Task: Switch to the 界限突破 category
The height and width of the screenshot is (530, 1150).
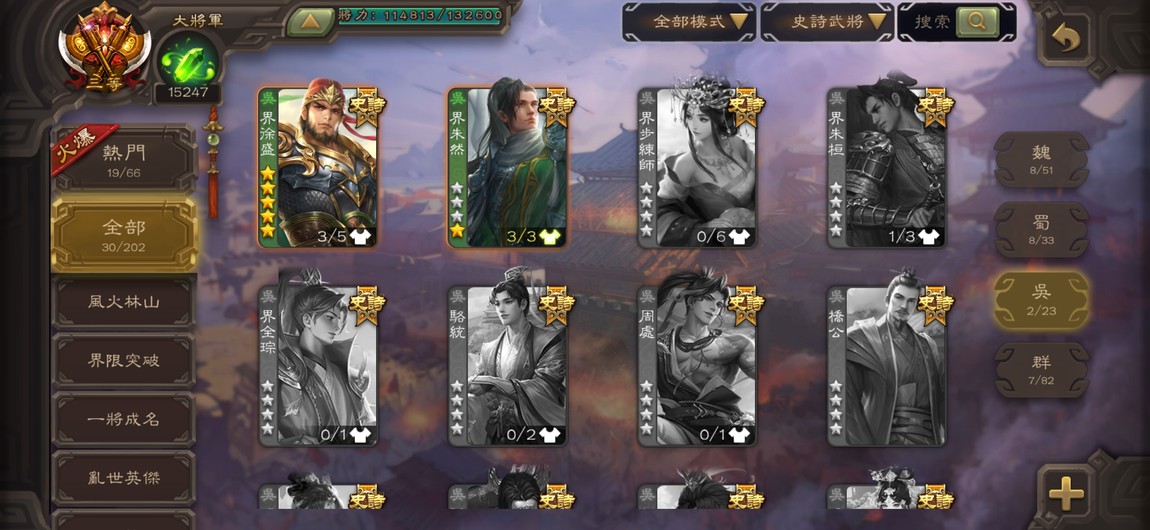Action: coord(124,360)
